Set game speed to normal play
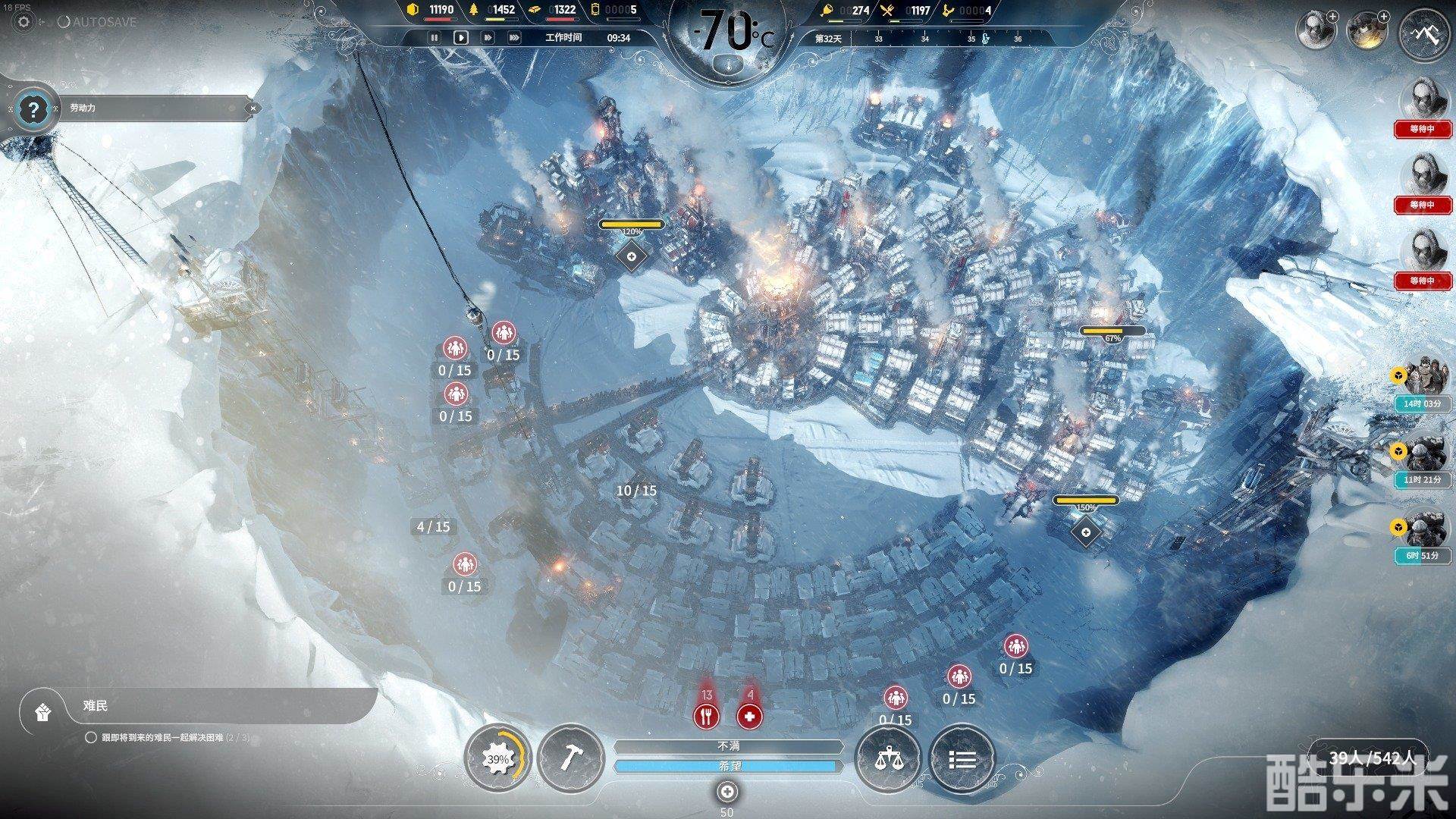This screenshot has width=1456, height=819. 460,37
